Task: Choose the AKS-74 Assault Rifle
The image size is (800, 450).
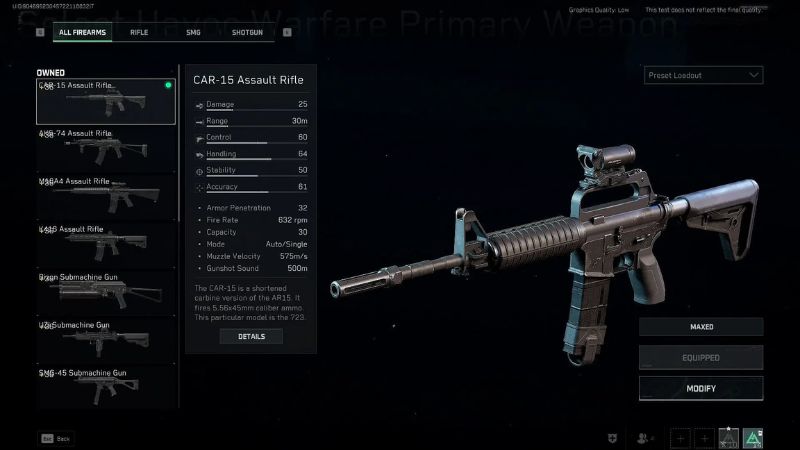Action: [105, 149]
